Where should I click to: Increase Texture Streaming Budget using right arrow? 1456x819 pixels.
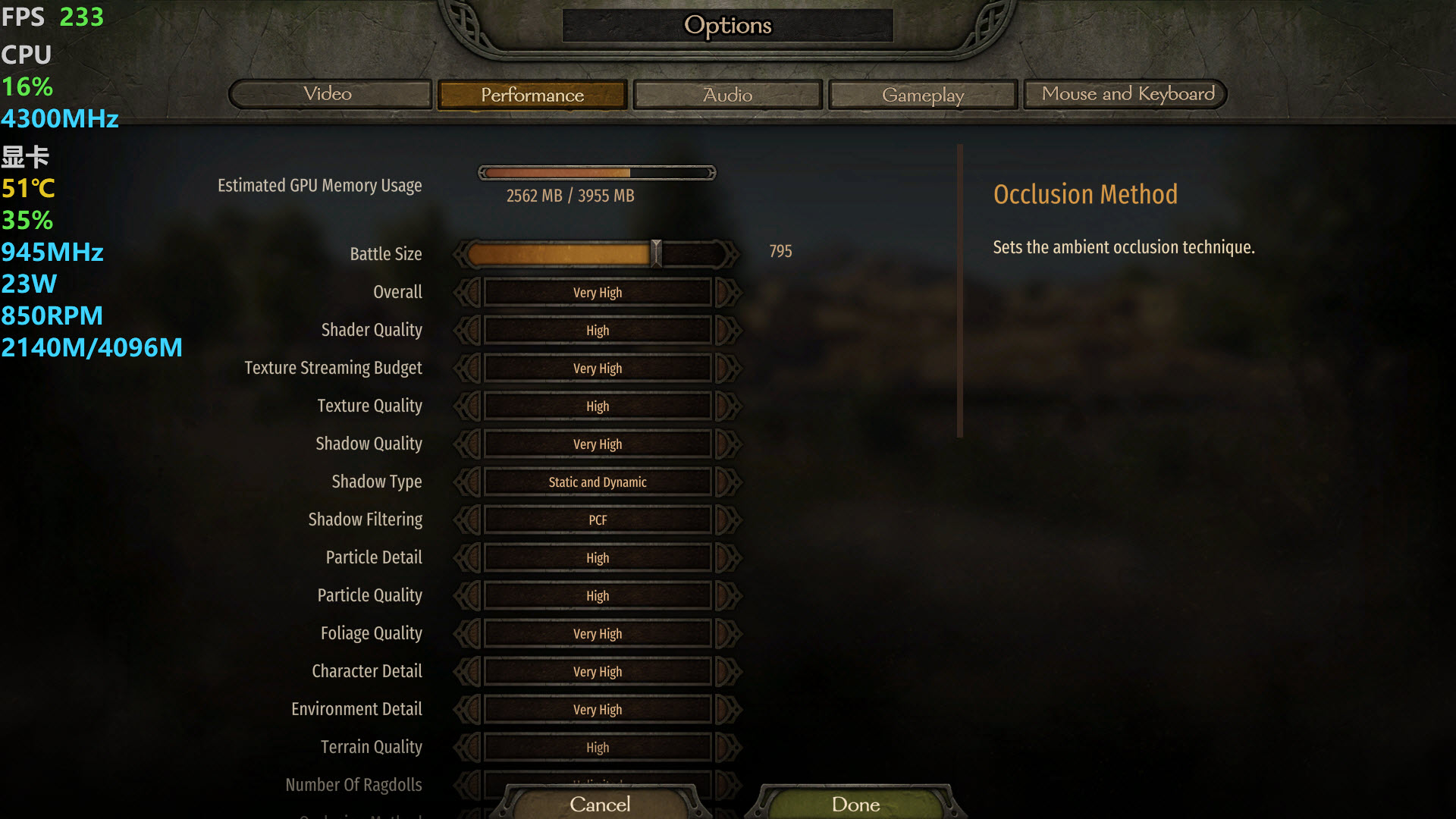click(x=726, y=368)
